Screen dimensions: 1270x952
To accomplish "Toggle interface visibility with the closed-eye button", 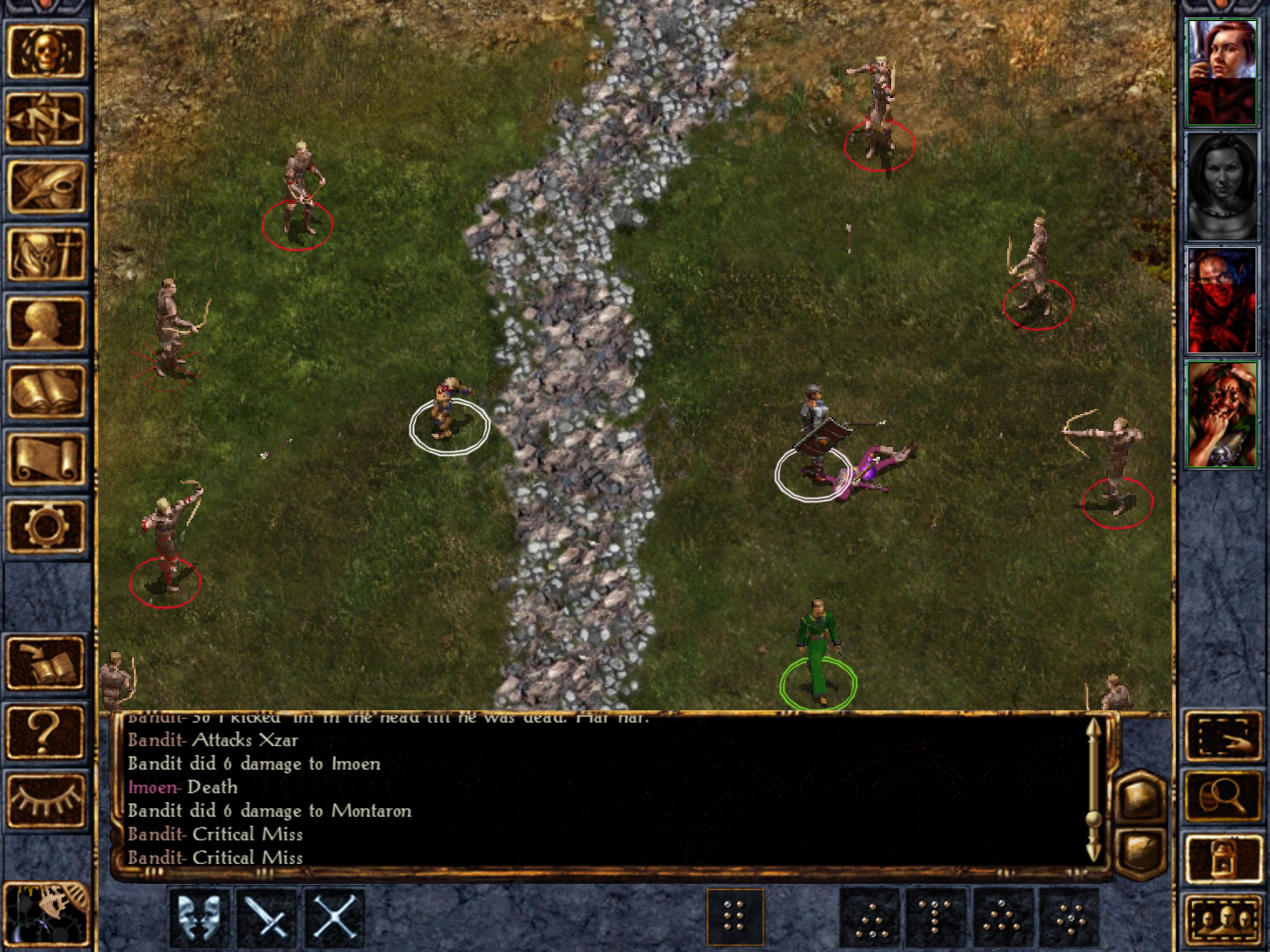I will tap(45, 800).
